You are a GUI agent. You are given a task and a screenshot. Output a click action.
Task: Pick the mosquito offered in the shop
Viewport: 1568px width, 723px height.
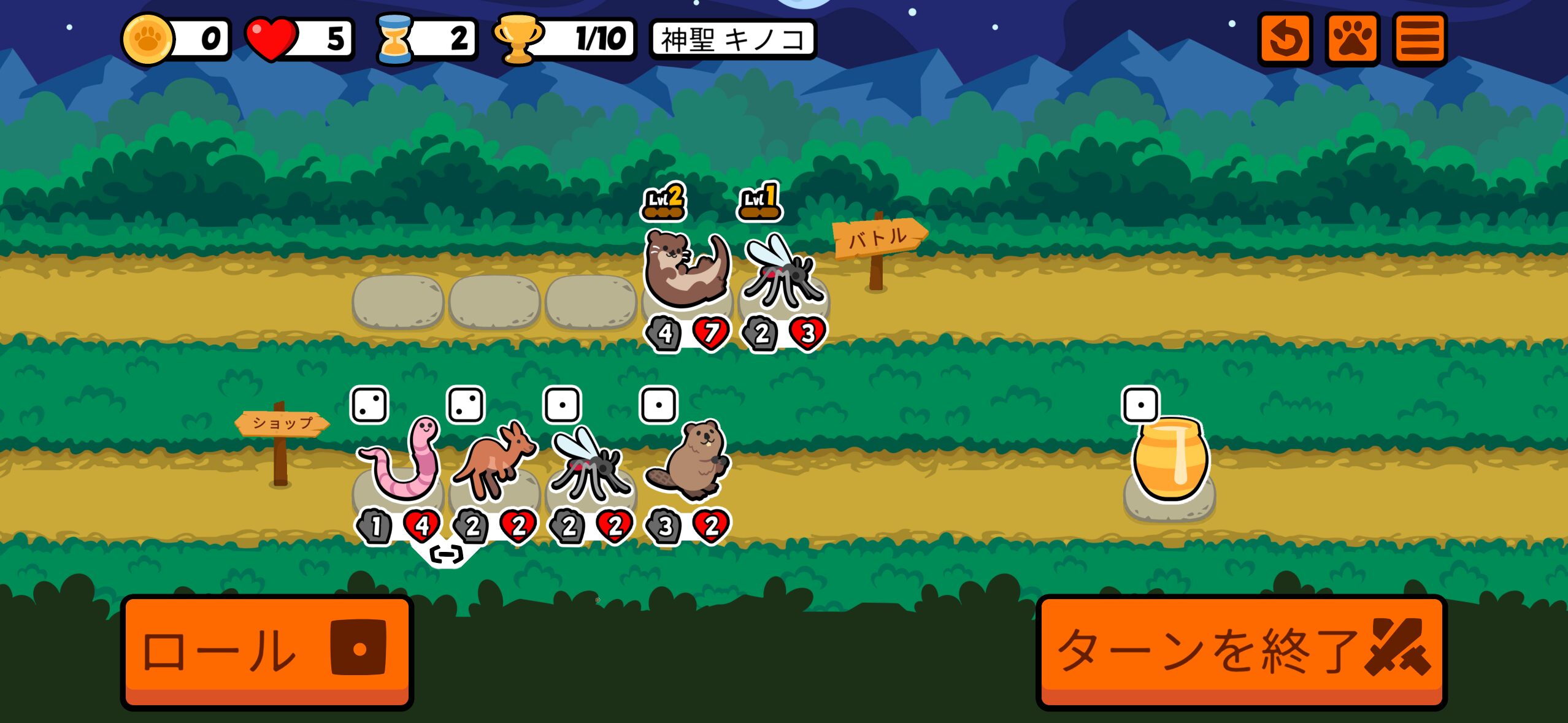tap(590, 467)
